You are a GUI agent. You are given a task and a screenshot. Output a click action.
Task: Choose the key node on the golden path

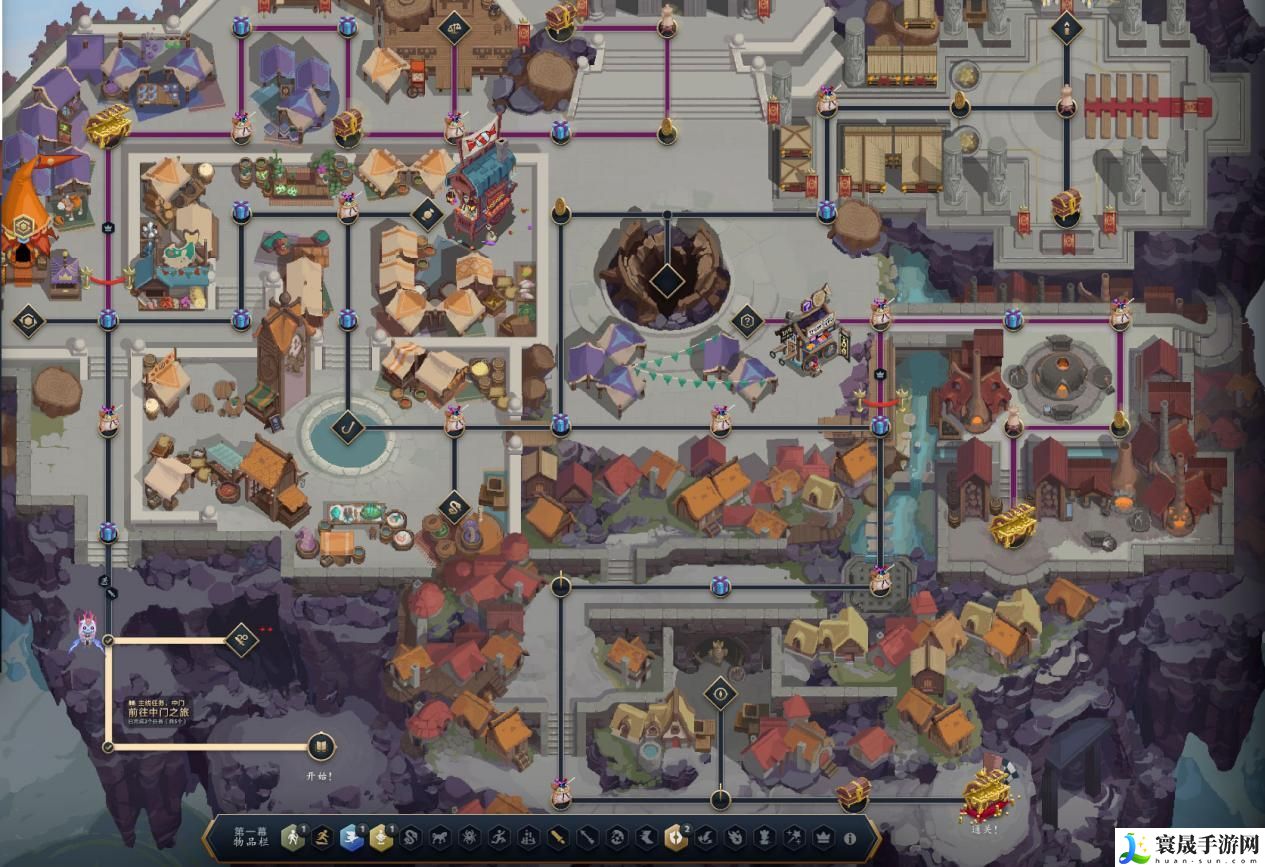241,639
